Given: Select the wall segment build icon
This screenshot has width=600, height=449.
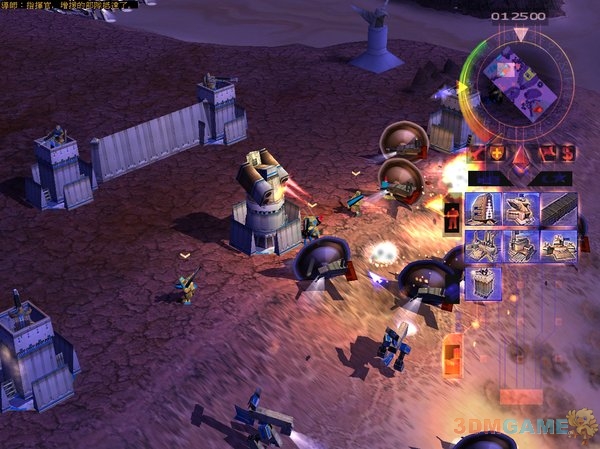Looking at the screenshot, I should point(558,210).
